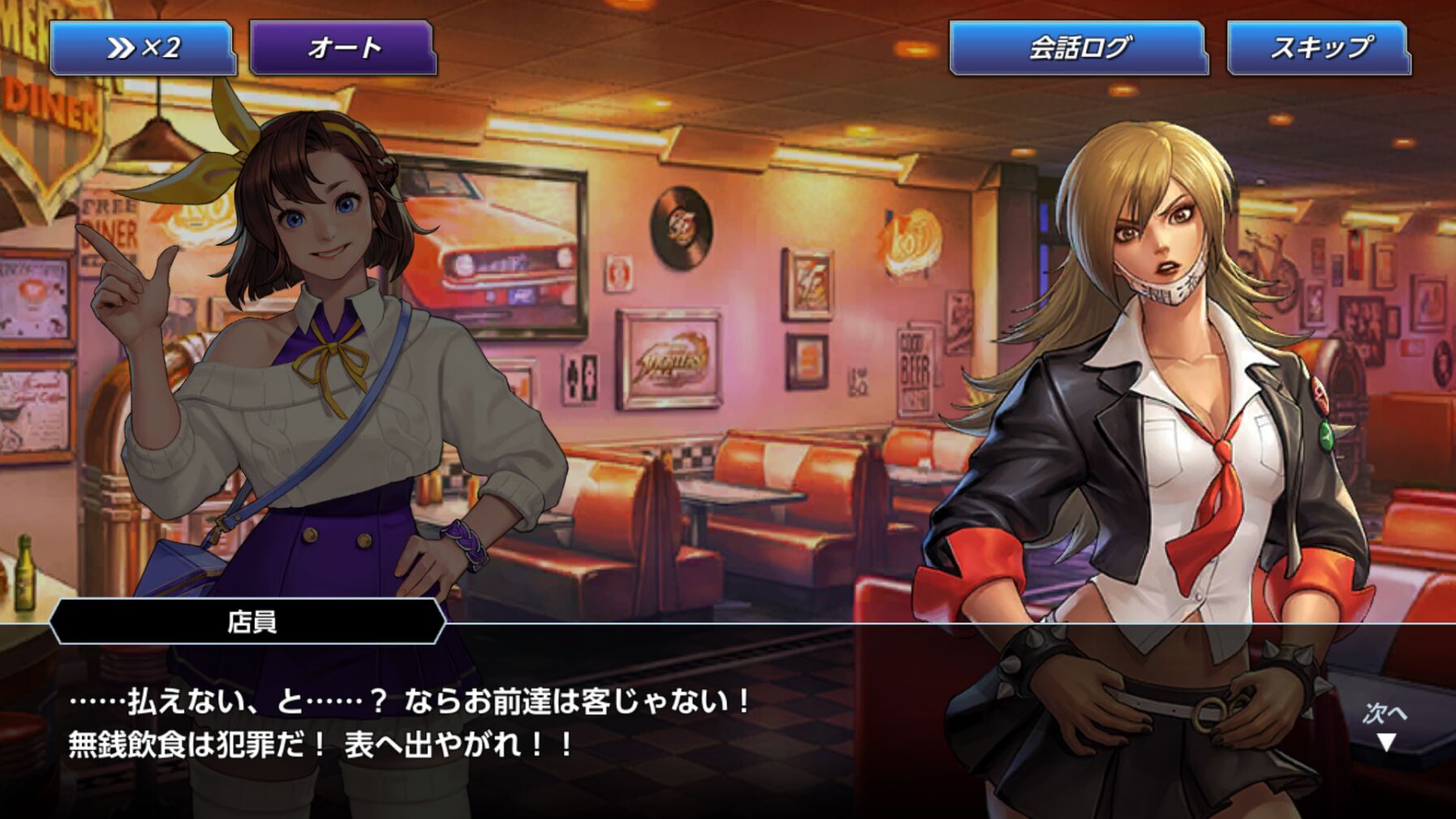Toggle the ×2 fast-forward speed button

coord(143,49)
